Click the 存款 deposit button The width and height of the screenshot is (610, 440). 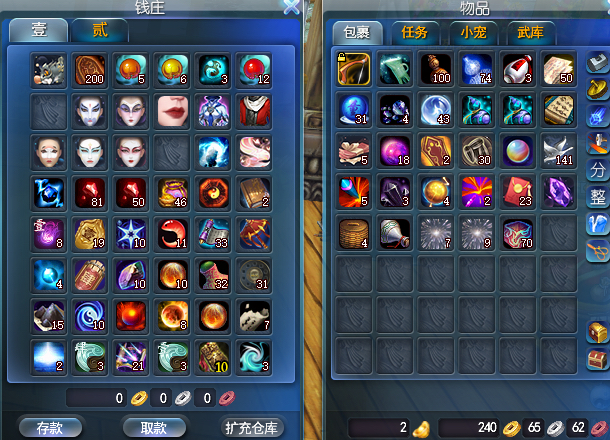coord(50,427)
